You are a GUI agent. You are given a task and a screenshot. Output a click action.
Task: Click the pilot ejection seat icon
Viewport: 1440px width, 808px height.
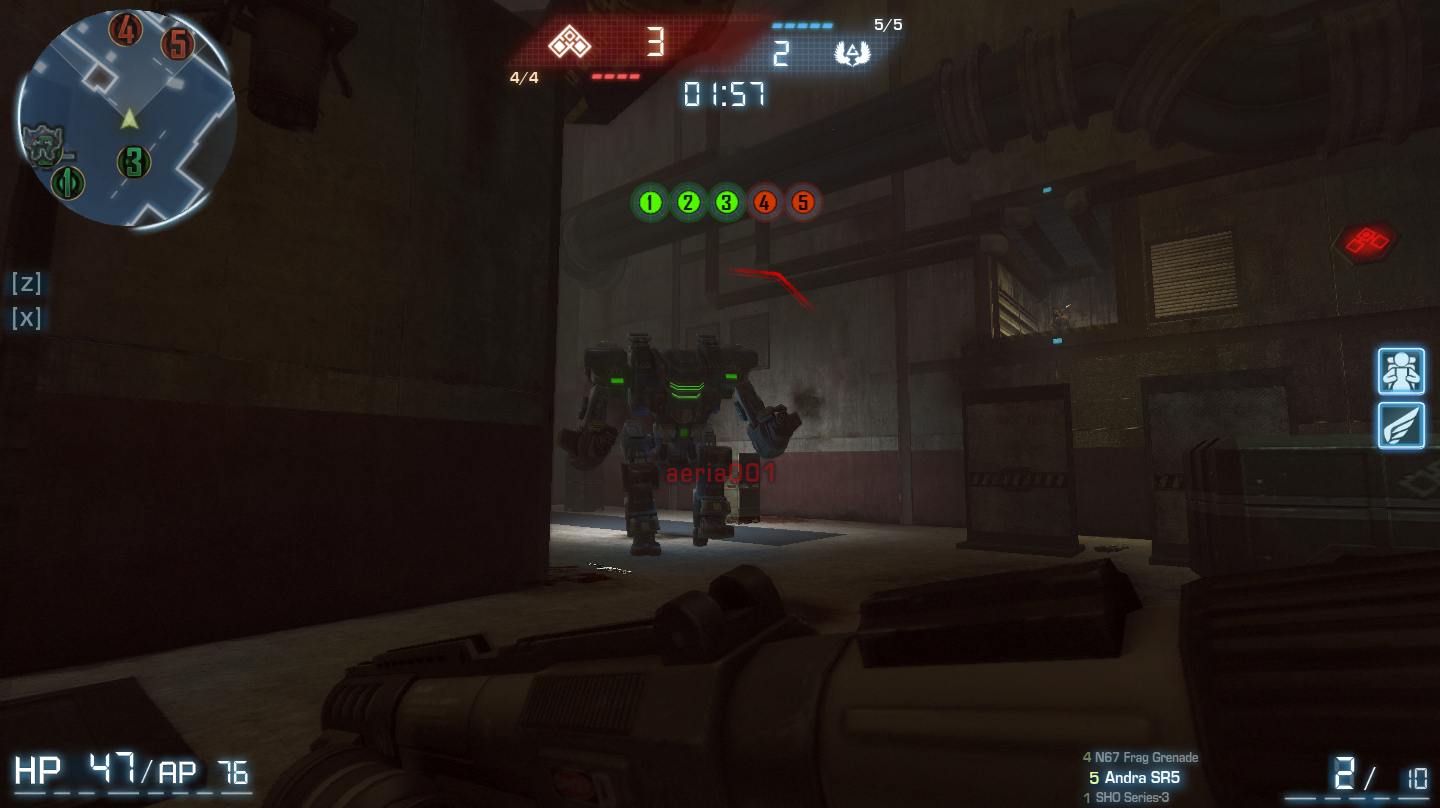pos(1401,370)
